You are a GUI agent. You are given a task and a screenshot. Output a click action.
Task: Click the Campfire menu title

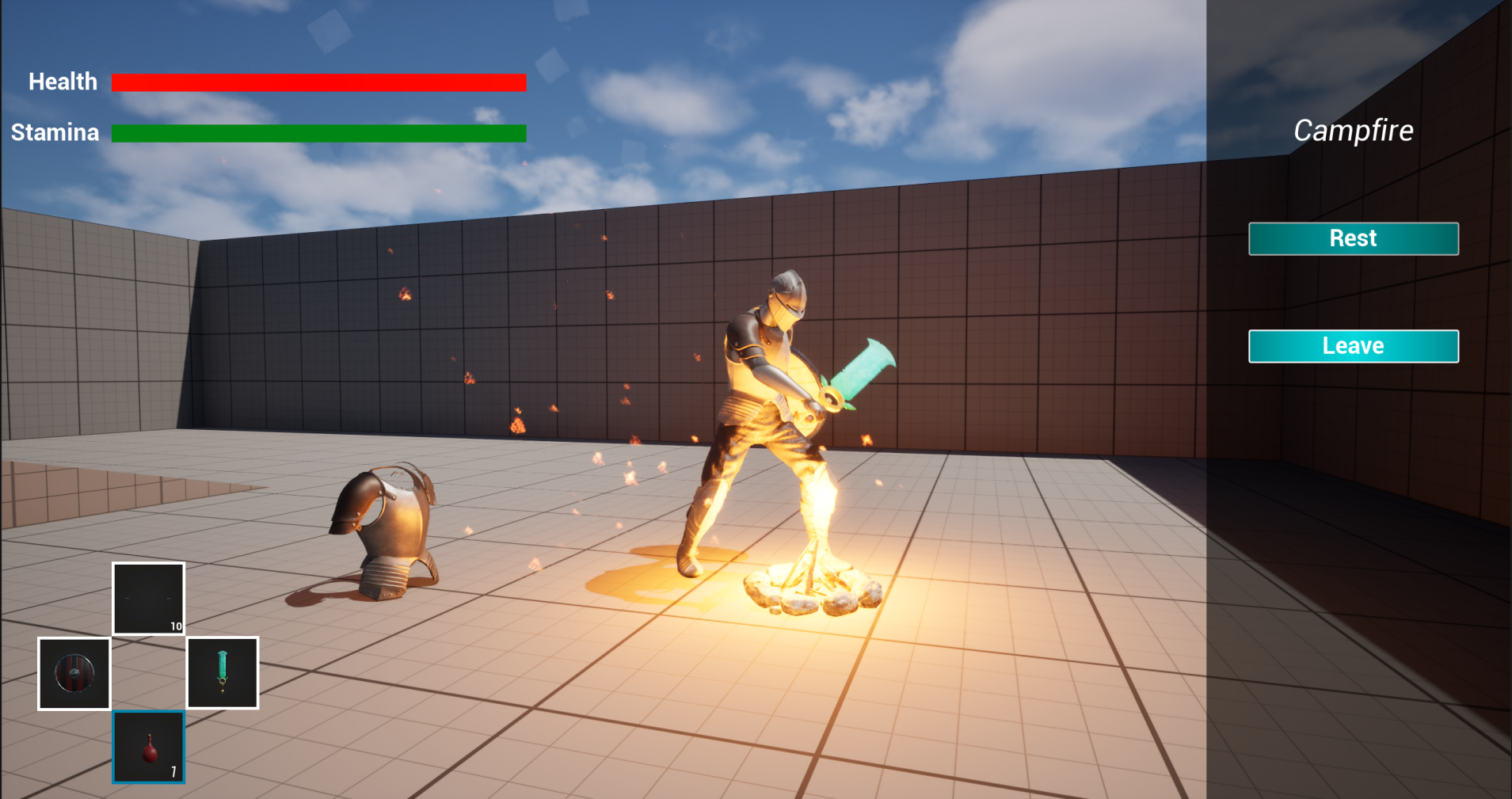tap(1354, 130)
